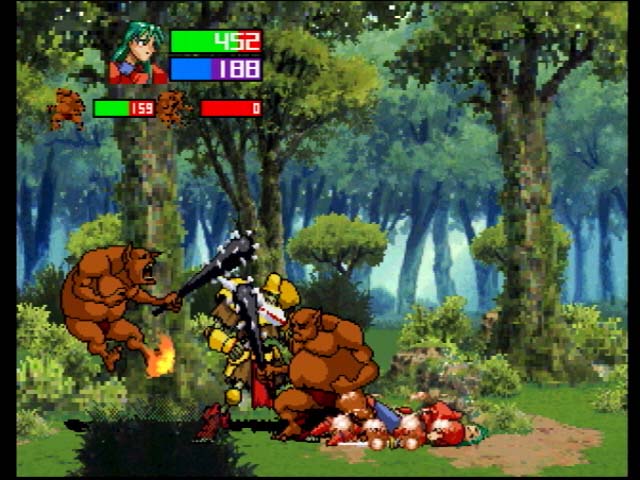Click the green-haired heroine portrait
The width and height of the screenshot is (640, 480).
tap(138, 54)
